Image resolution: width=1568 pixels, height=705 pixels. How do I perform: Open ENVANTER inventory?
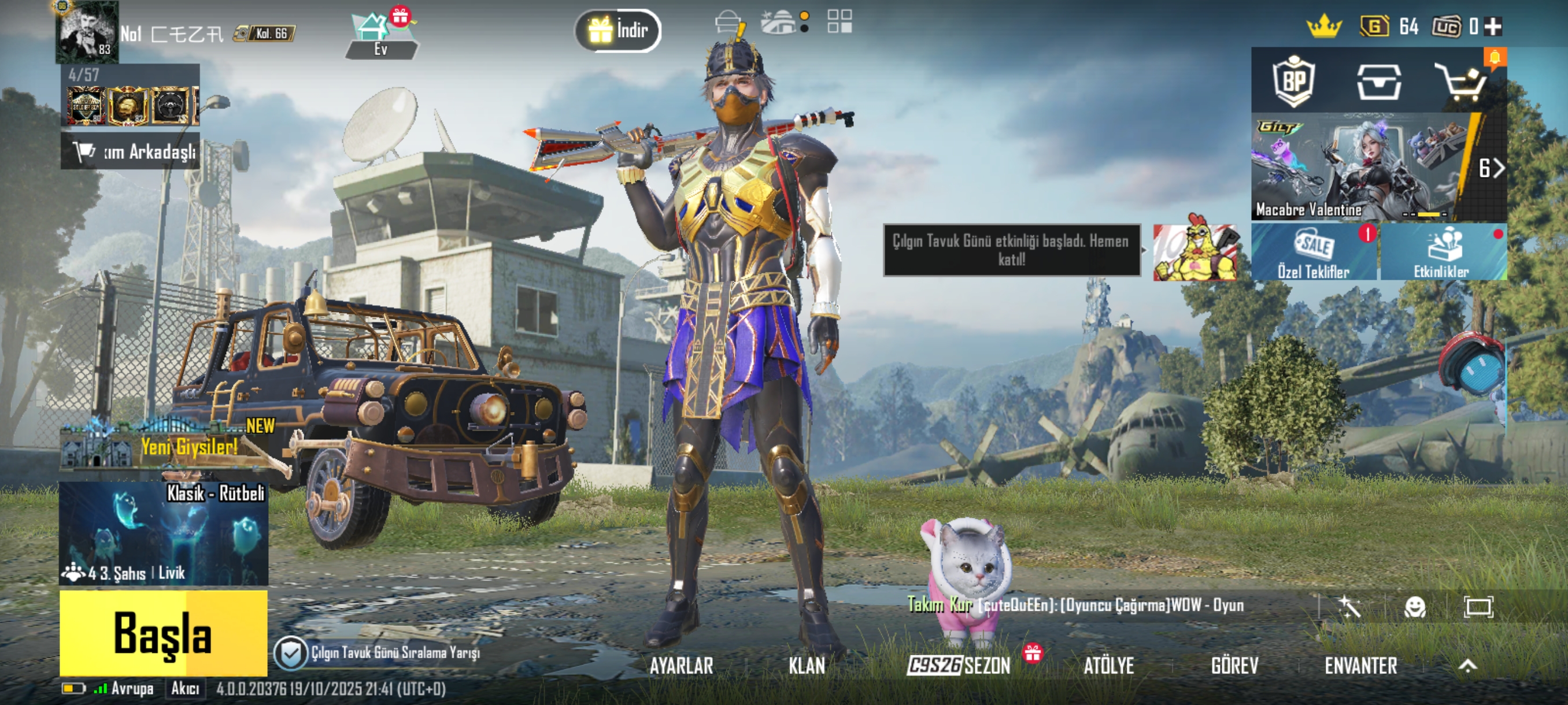point(1360,666)
